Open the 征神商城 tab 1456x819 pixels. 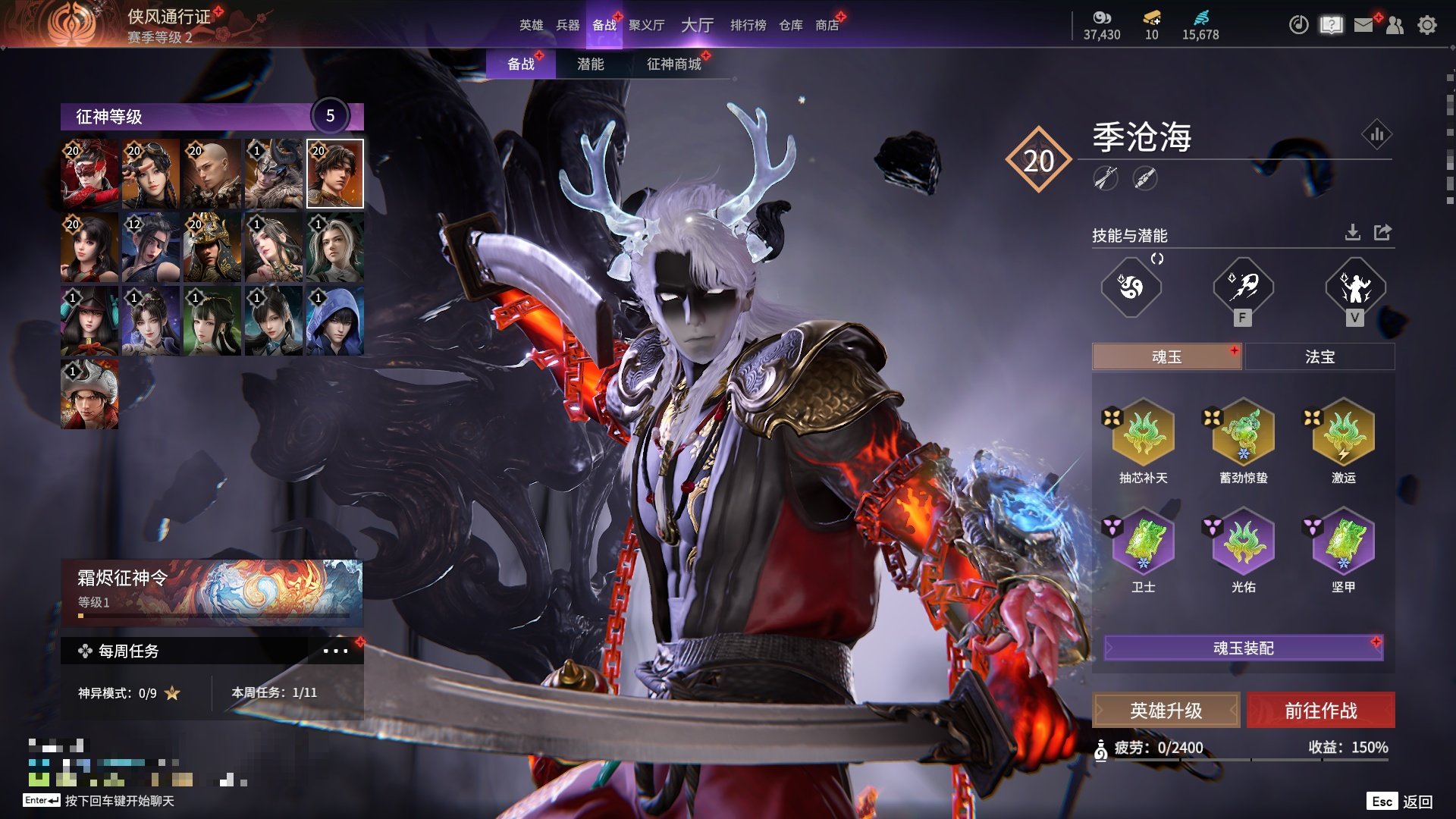click(673, 64)
